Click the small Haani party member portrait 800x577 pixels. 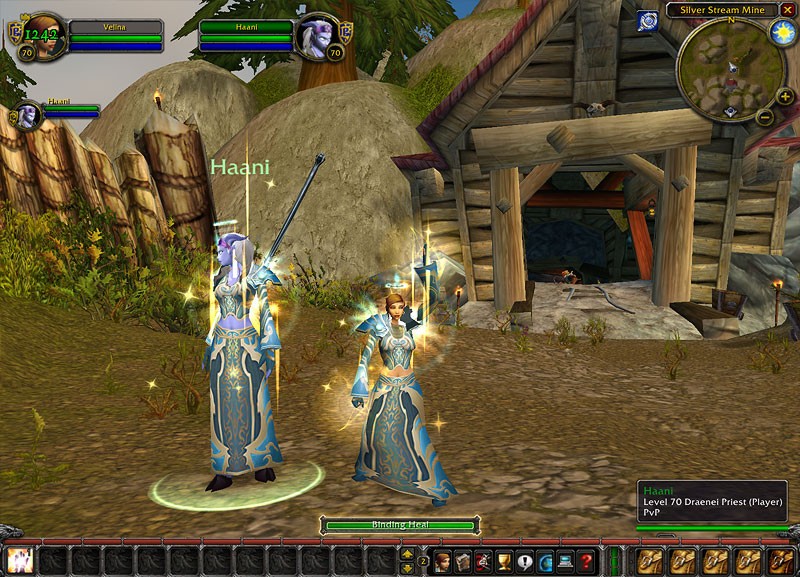point(28,114)
